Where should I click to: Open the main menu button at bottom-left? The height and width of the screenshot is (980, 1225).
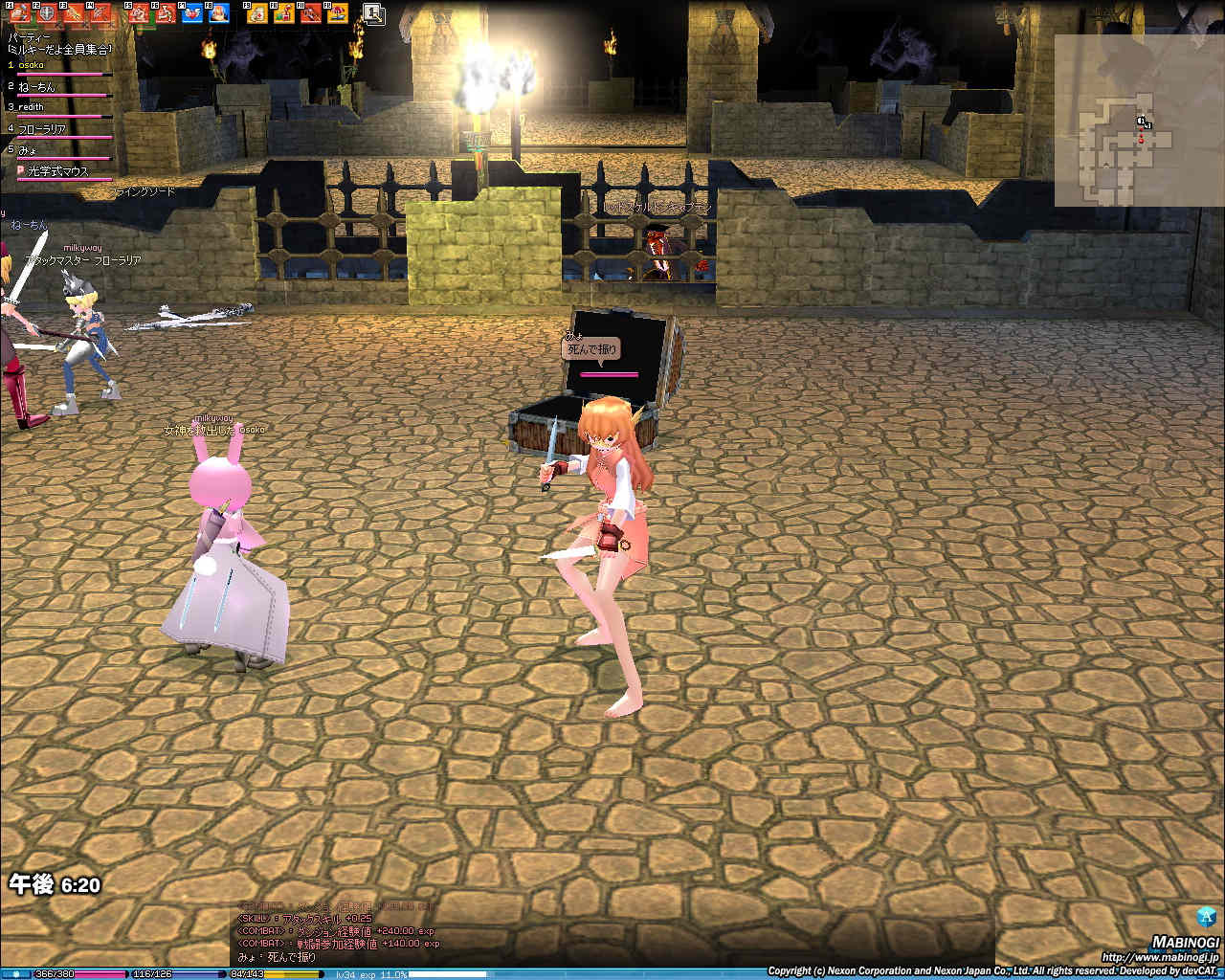click(x=14, y=973)
